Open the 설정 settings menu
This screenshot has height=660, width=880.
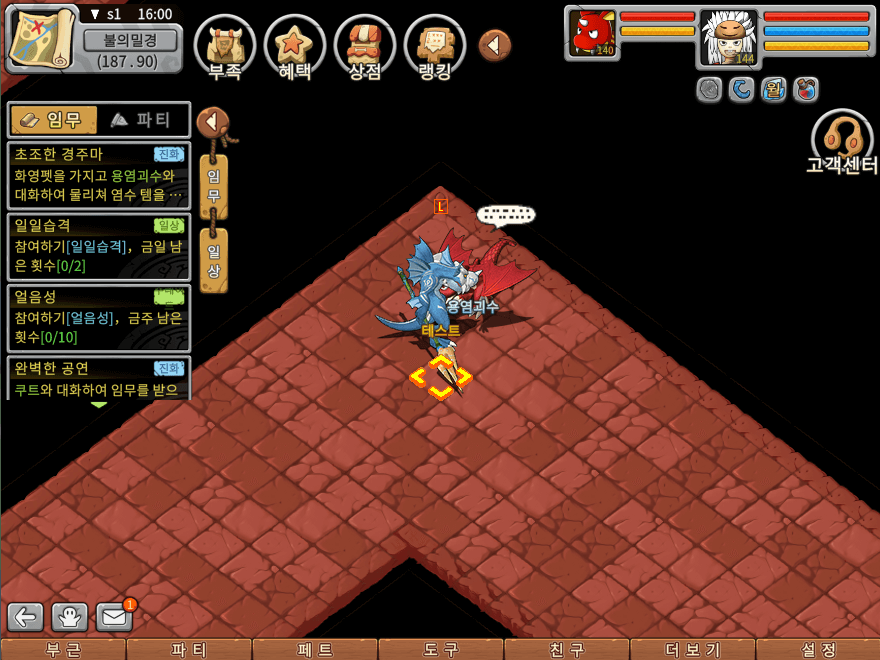point(818,650)
